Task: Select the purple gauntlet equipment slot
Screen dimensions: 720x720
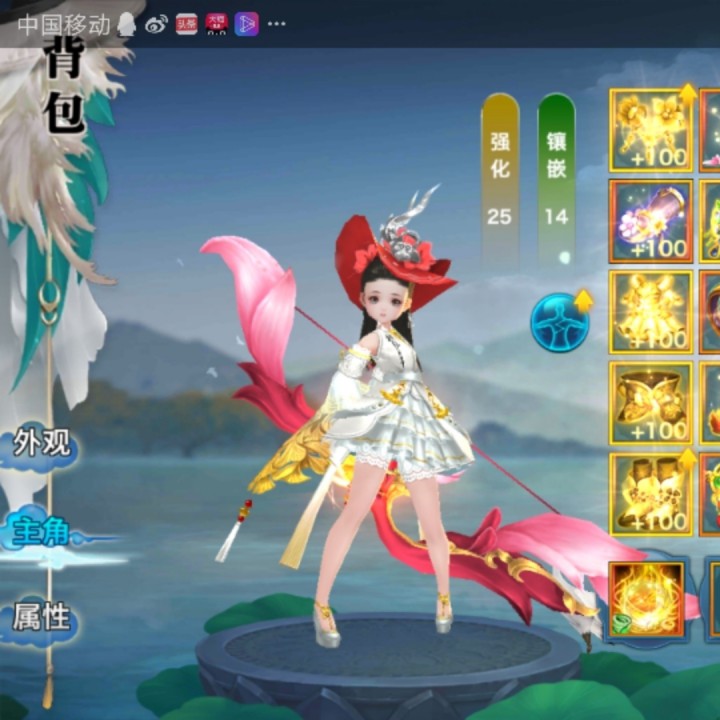Action: [651, 221]
